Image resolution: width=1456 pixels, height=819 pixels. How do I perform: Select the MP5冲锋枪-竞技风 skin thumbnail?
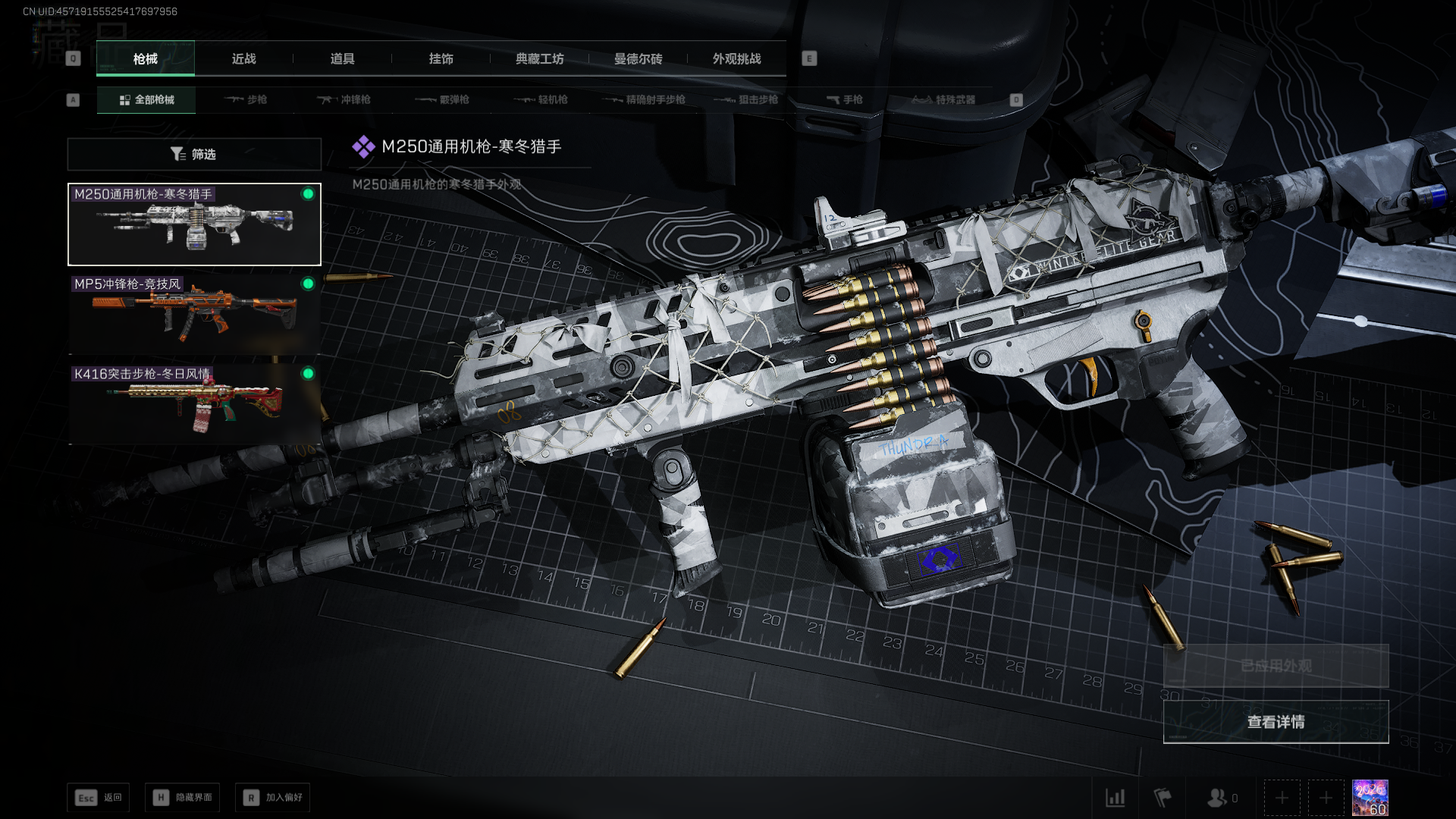[194, 314]
